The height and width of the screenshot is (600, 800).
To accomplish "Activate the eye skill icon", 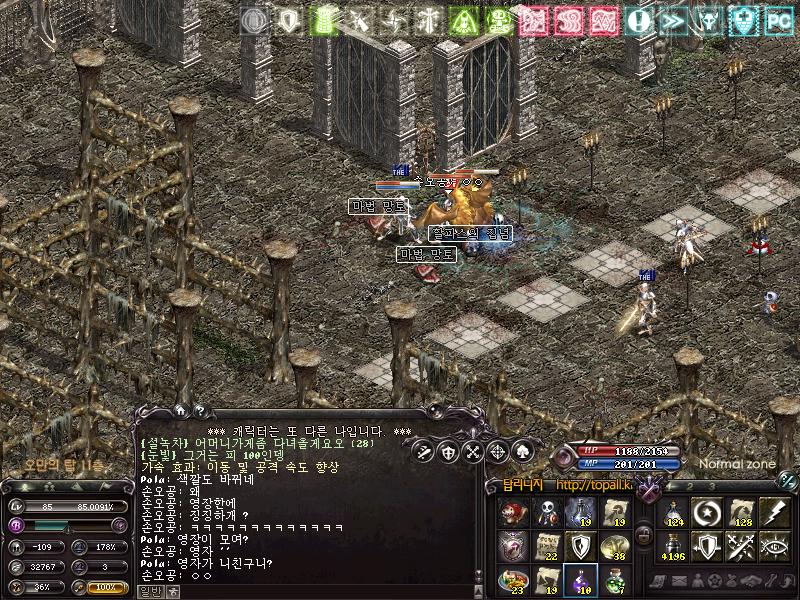I will [775, 546].
